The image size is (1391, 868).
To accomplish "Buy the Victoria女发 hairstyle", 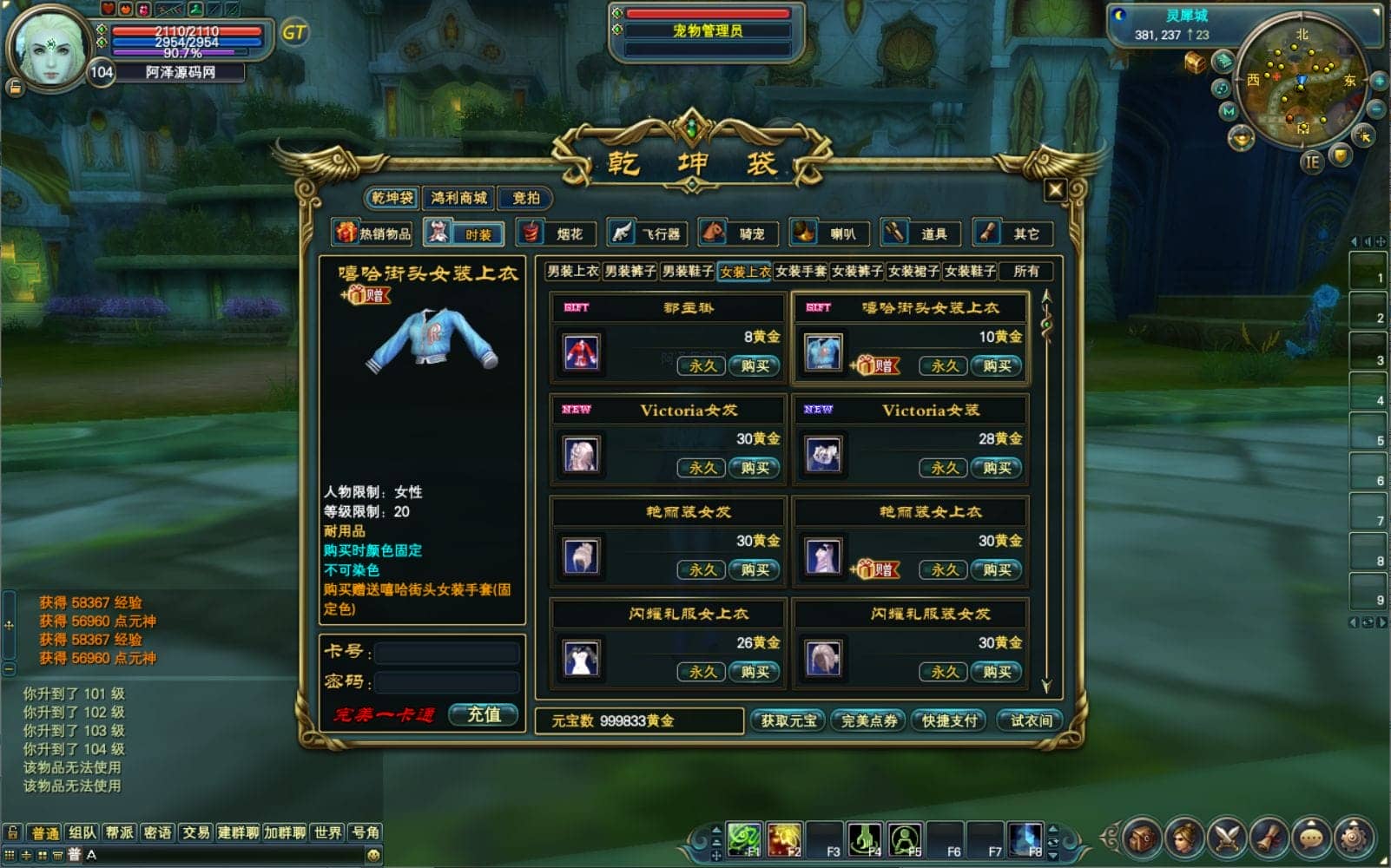I will (x=754, y=468).
